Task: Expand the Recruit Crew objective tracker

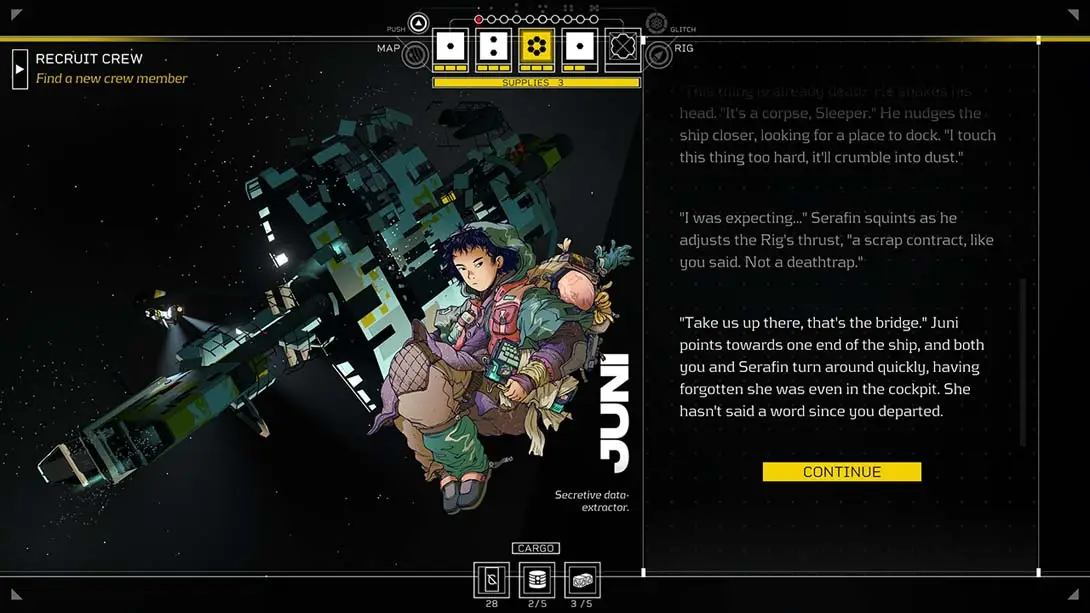Action: [20, 69]
